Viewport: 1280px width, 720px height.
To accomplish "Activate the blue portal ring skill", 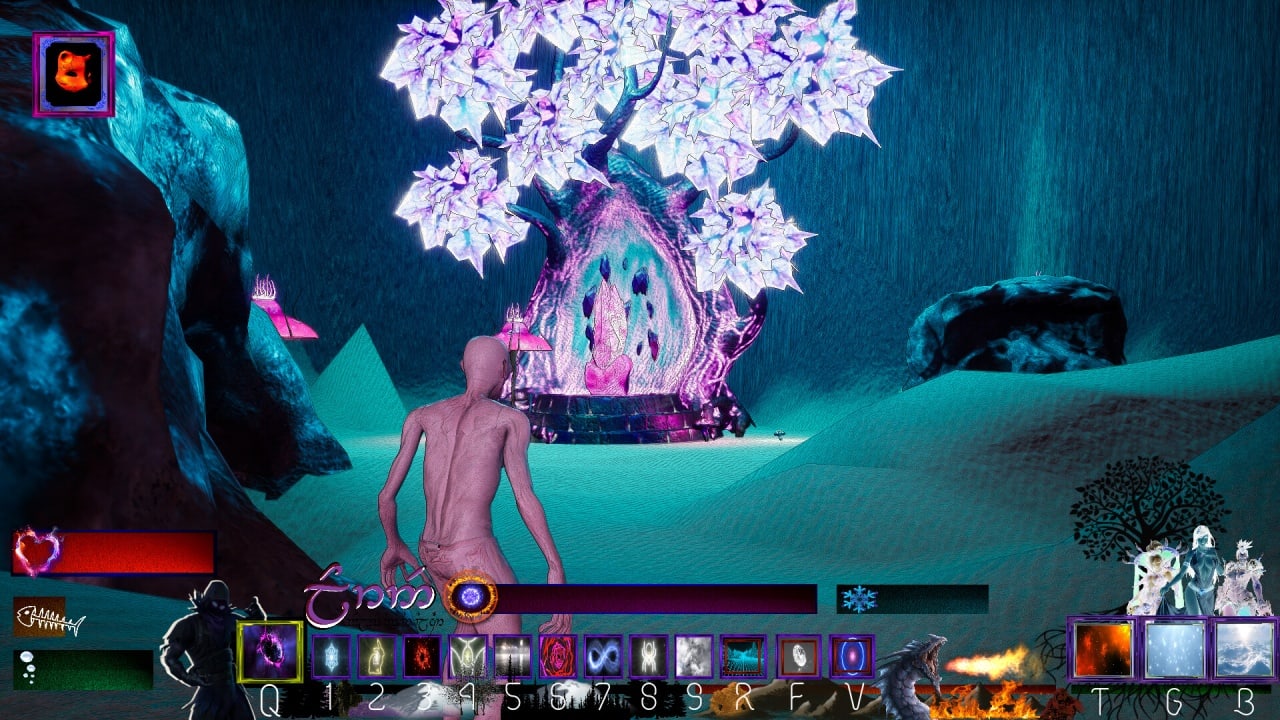I will click(852, 656).
